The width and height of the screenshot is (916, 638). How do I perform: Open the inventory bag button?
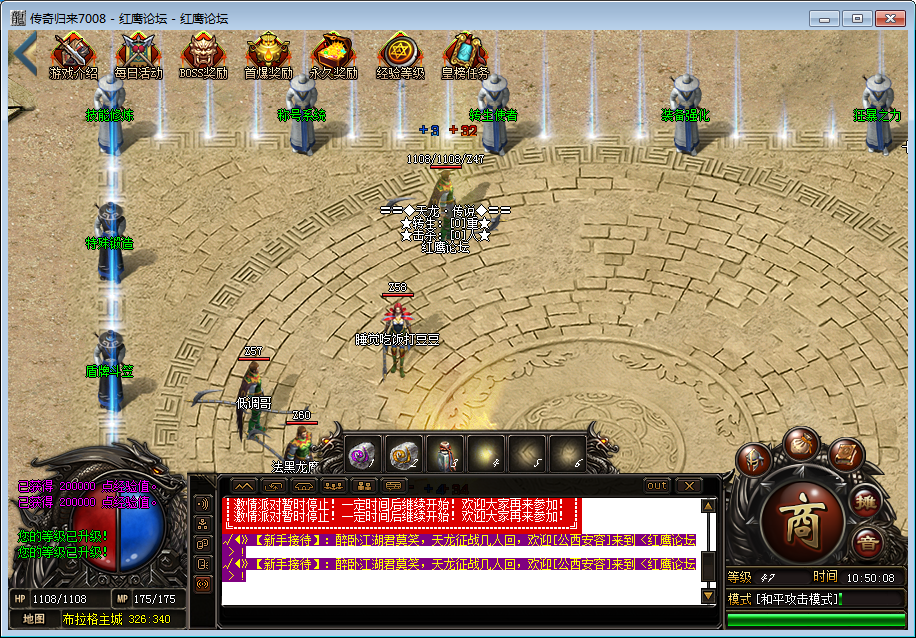coord(800,443)
